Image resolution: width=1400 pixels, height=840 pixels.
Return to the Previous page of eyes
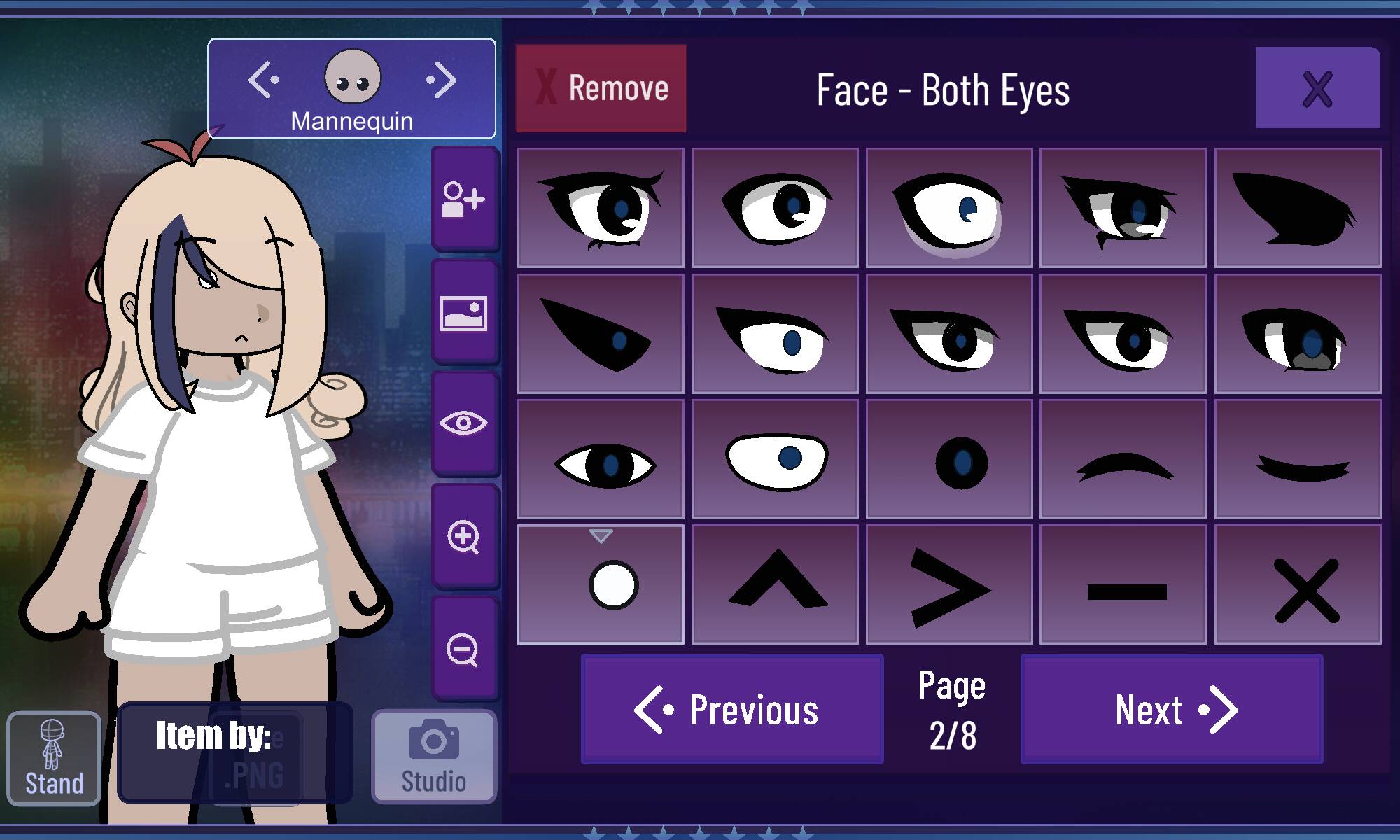732,710
